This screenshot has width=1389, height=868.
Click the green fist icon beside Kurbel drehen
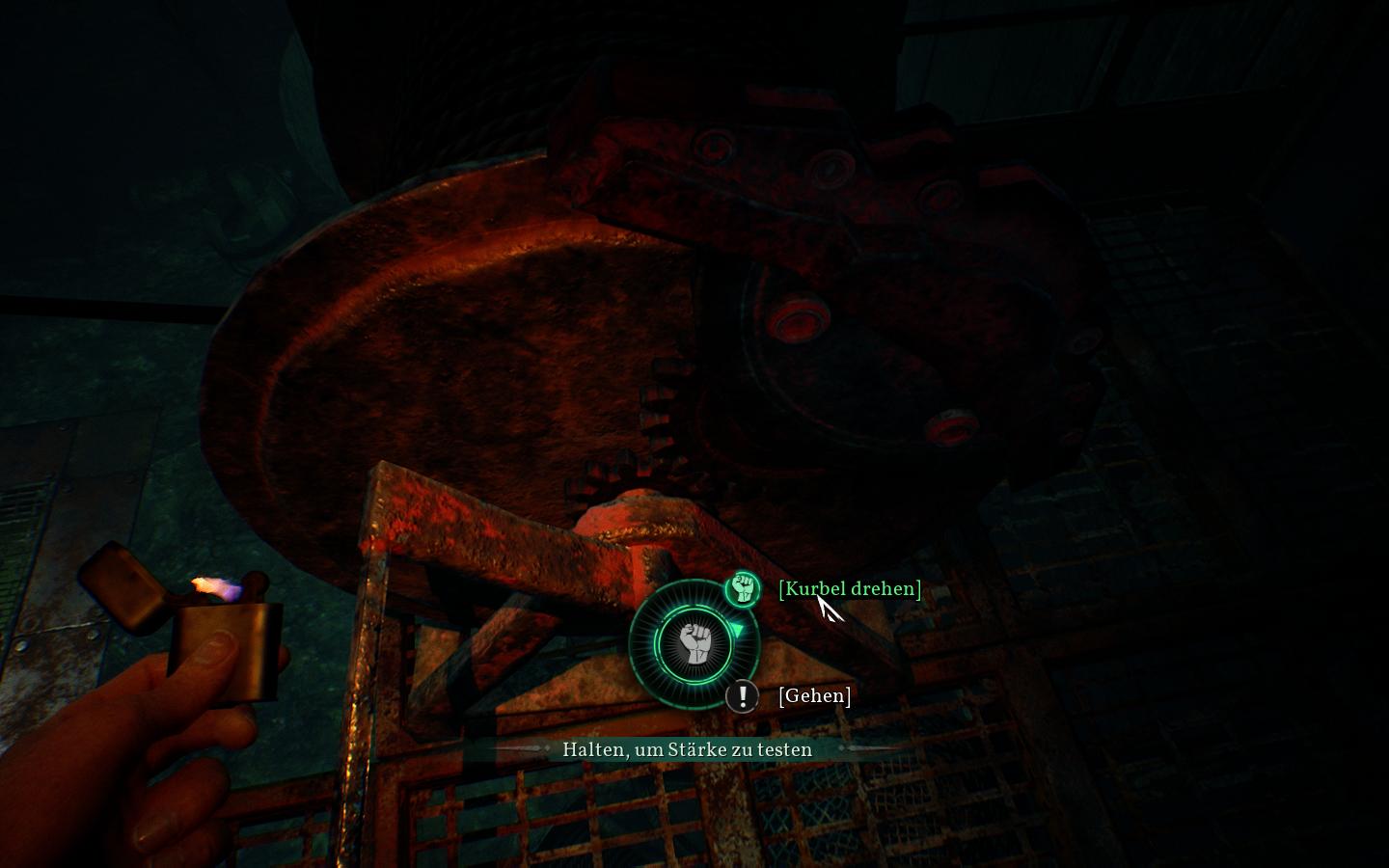coord(742,587)
